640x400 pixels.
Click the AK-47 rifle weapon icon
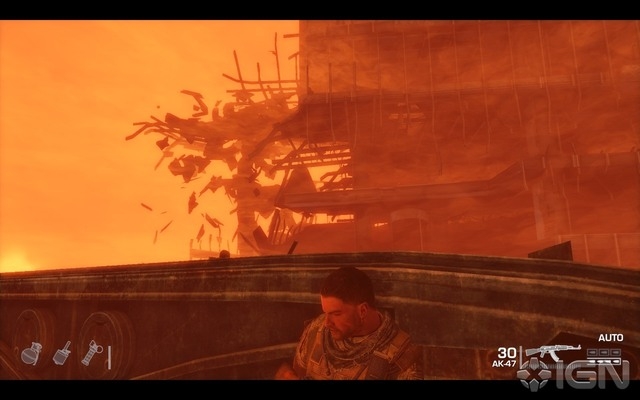pyautogui.click(x=552, y=350)
